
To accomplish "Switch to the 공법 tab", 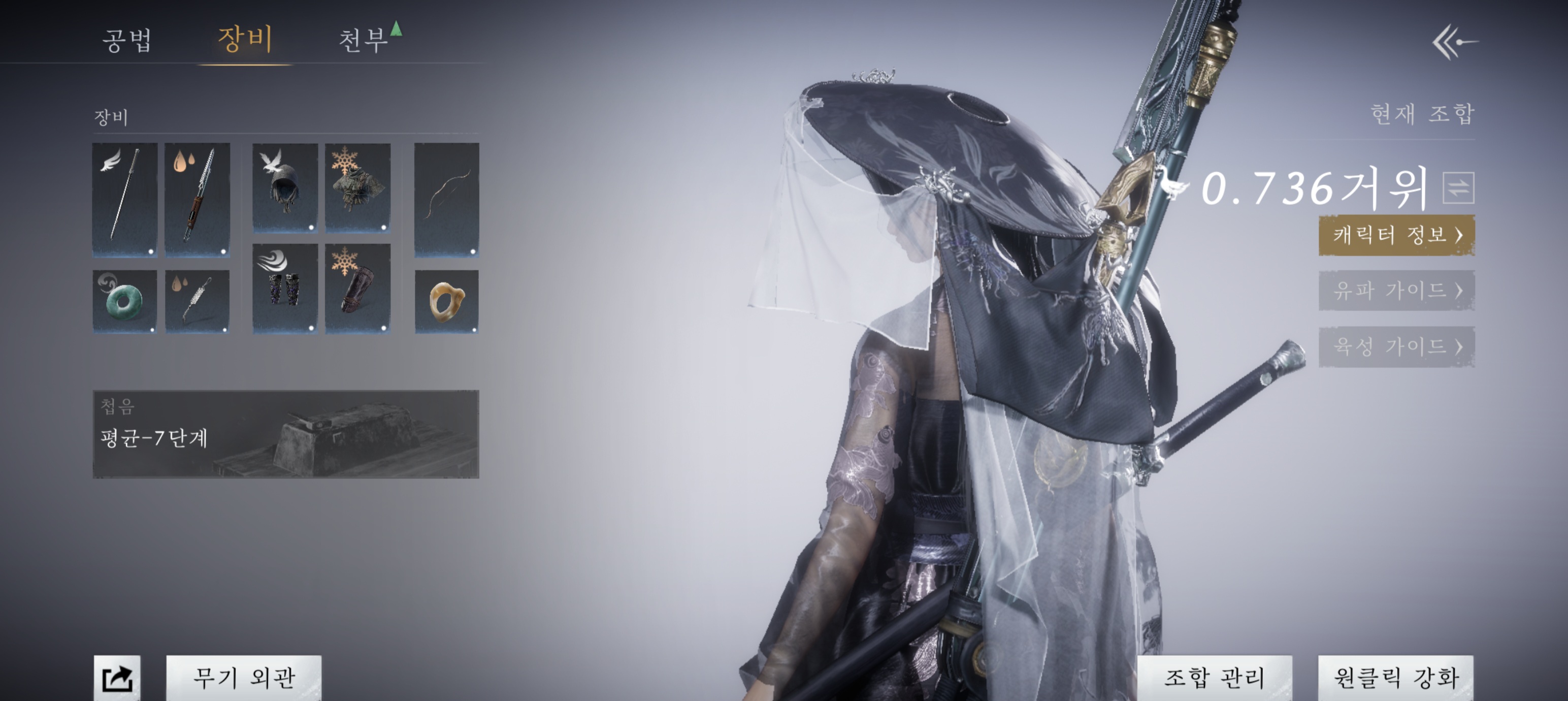I will pyautogui.click(x=126, y=40).
